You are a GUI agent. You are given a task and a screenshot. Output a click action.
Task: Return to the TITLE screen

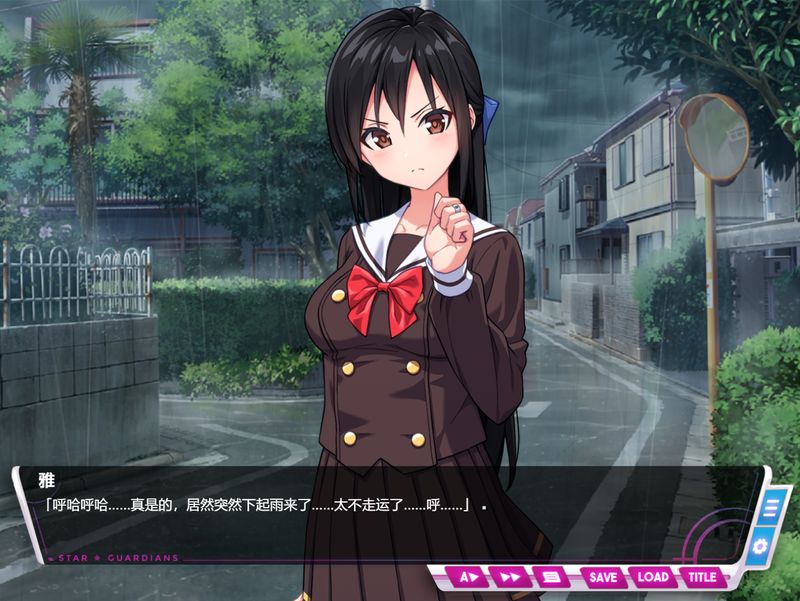coord(702,577)
